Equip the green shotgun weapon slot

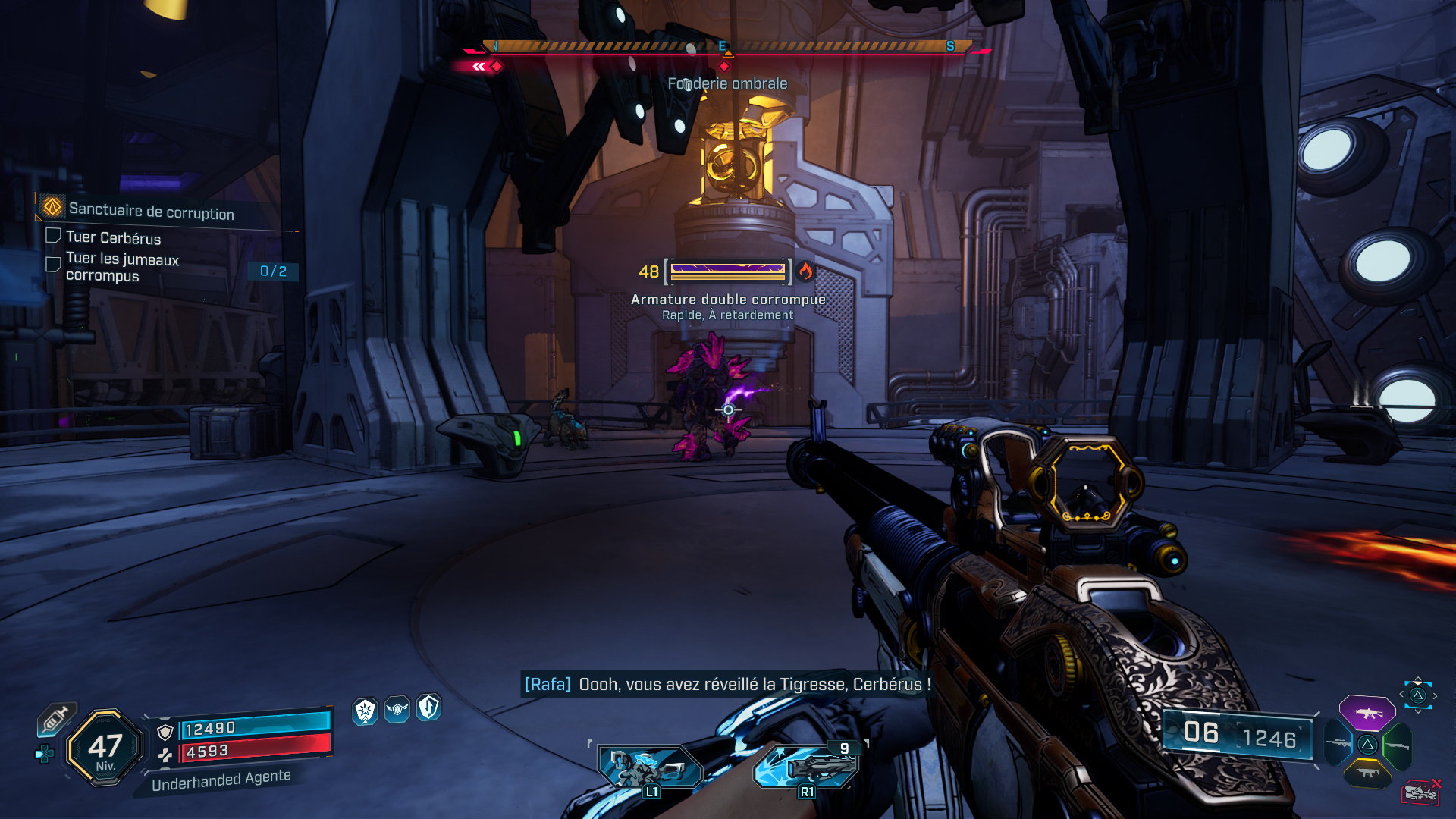(x=1398, y=746)
